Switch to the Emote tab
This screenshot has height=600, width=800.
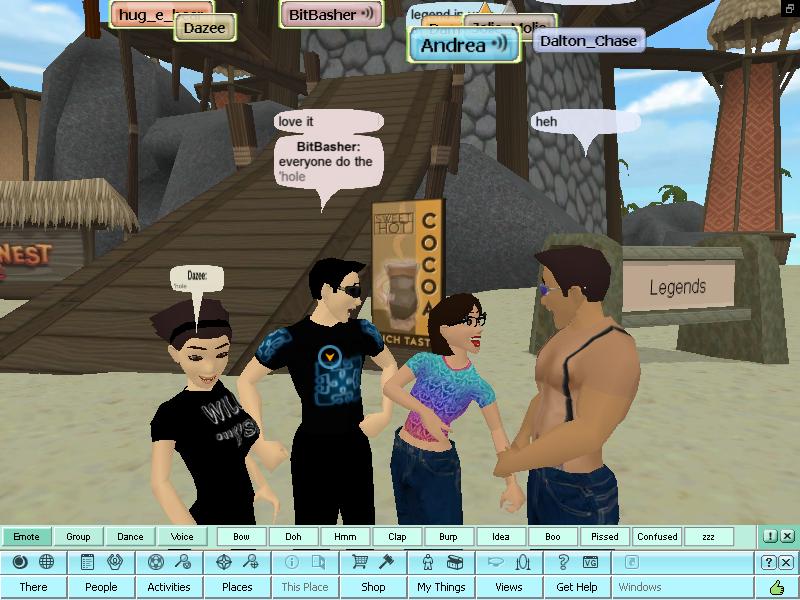click(x=26, y=537)
